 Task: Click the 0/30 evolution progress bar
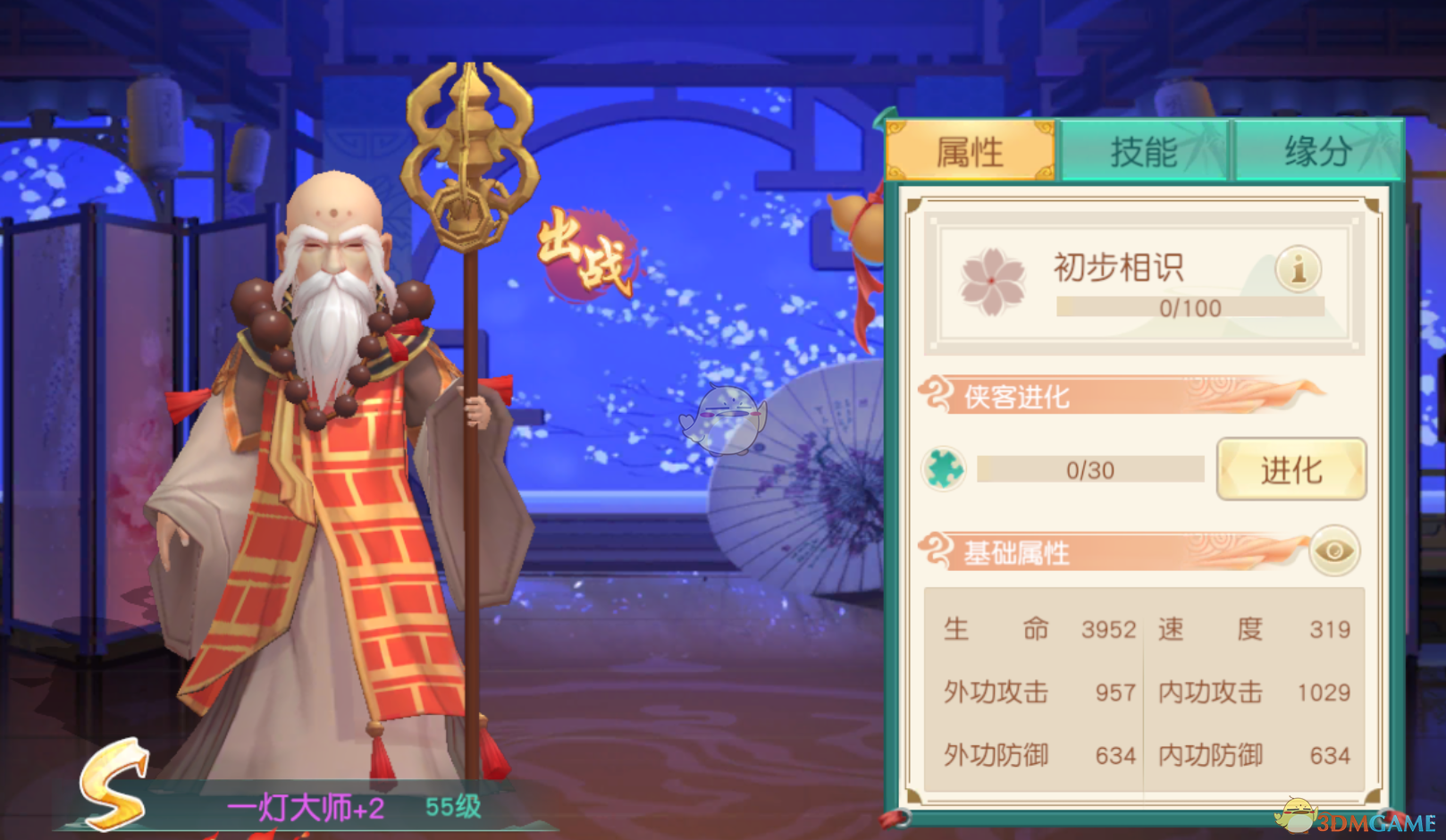[x=1089, y=468]
